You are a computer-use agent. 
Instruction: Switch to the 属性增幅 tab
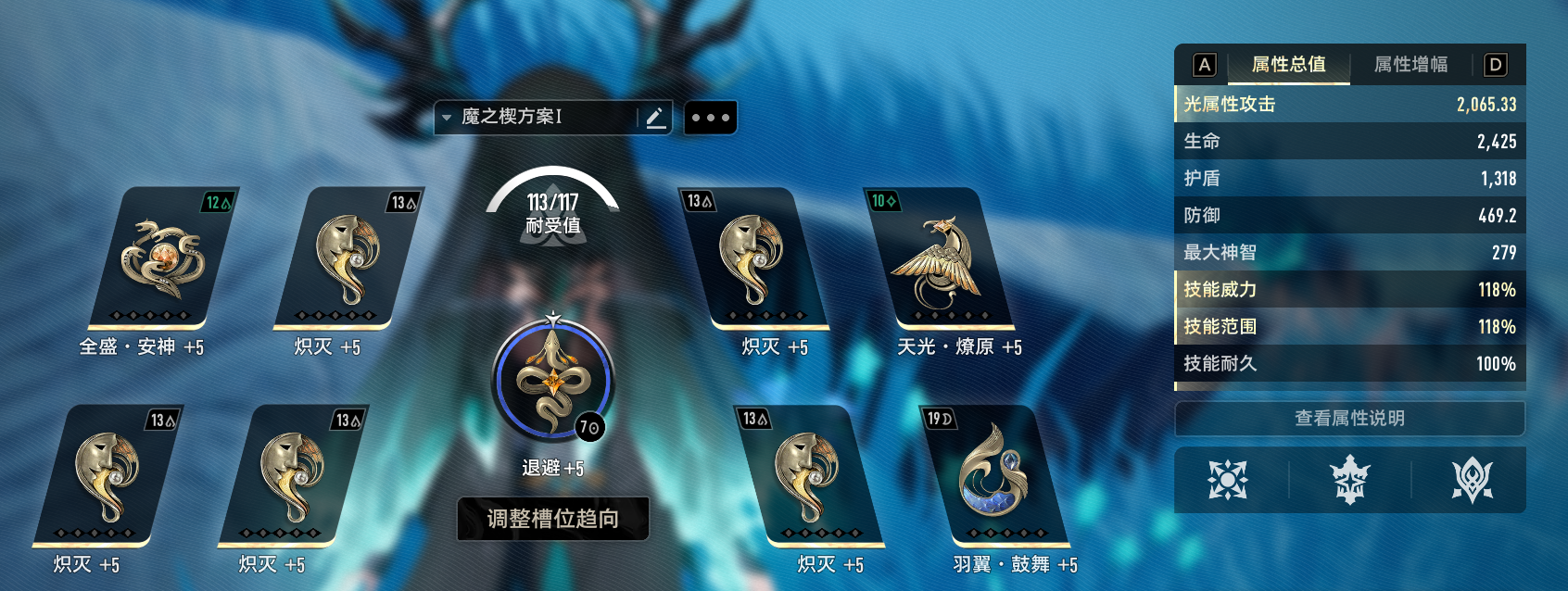[x=1410, y=65]
